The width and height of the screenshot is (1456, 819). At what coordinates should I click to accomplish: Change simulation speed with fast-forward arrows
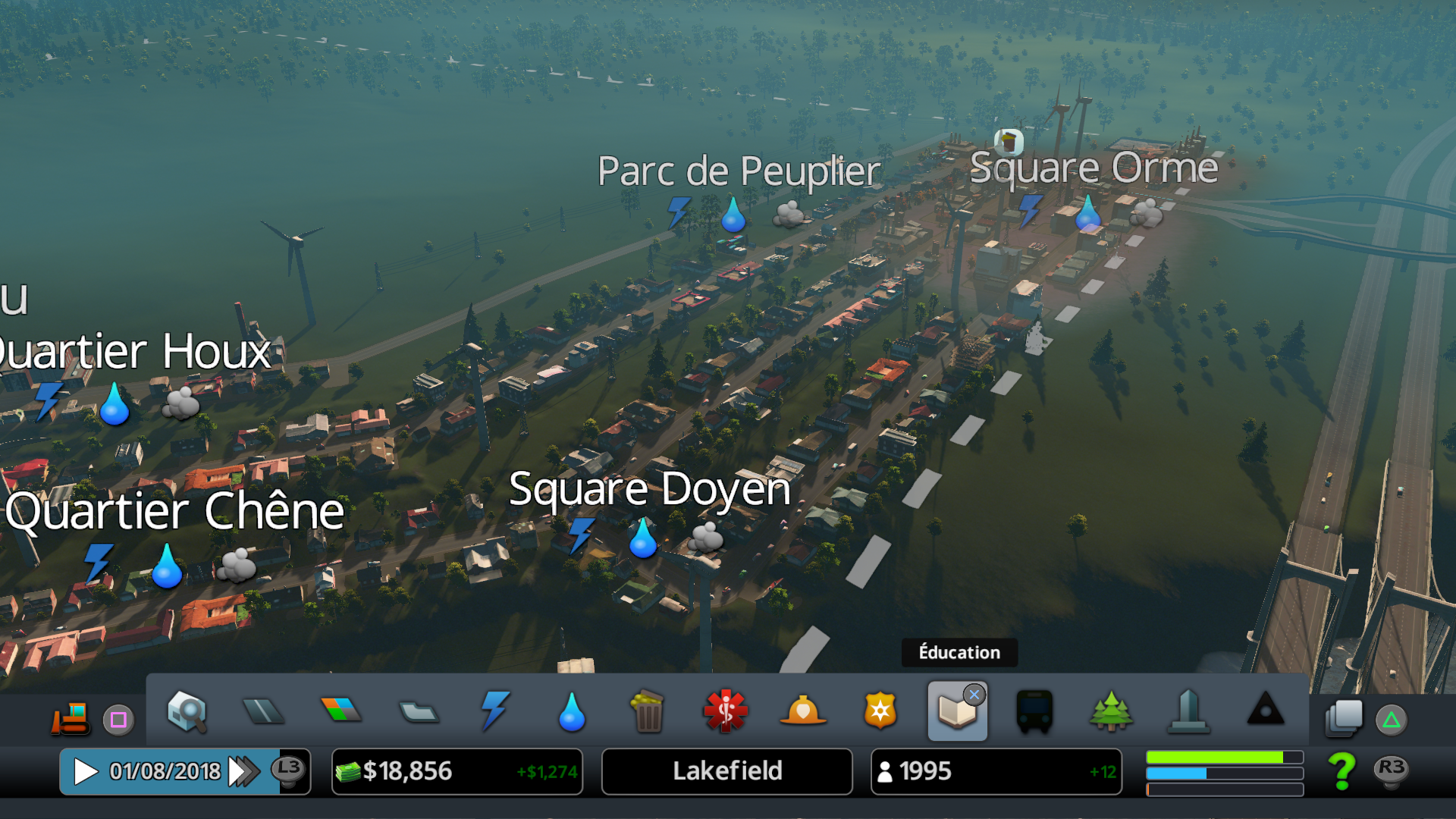point(243,772)
